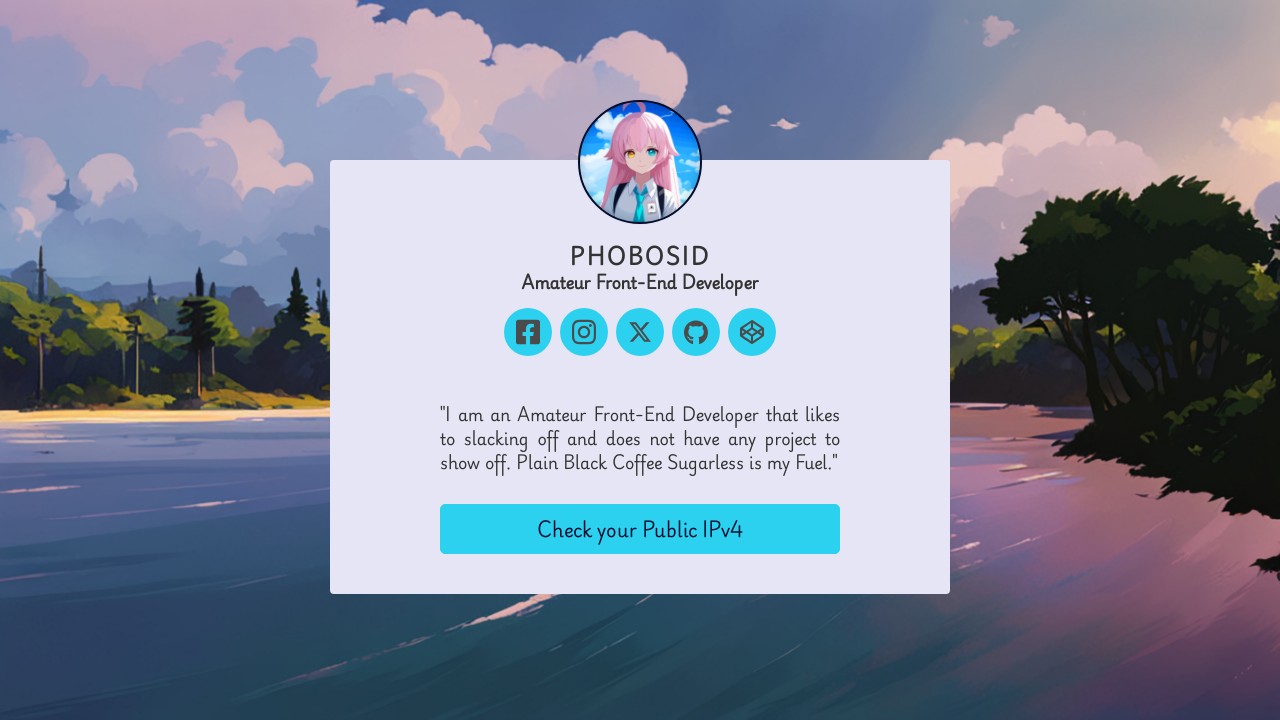Click the Check your Public IPv4 button
Viewport: 1280px width, 720px height.
[x=640, y=529]
